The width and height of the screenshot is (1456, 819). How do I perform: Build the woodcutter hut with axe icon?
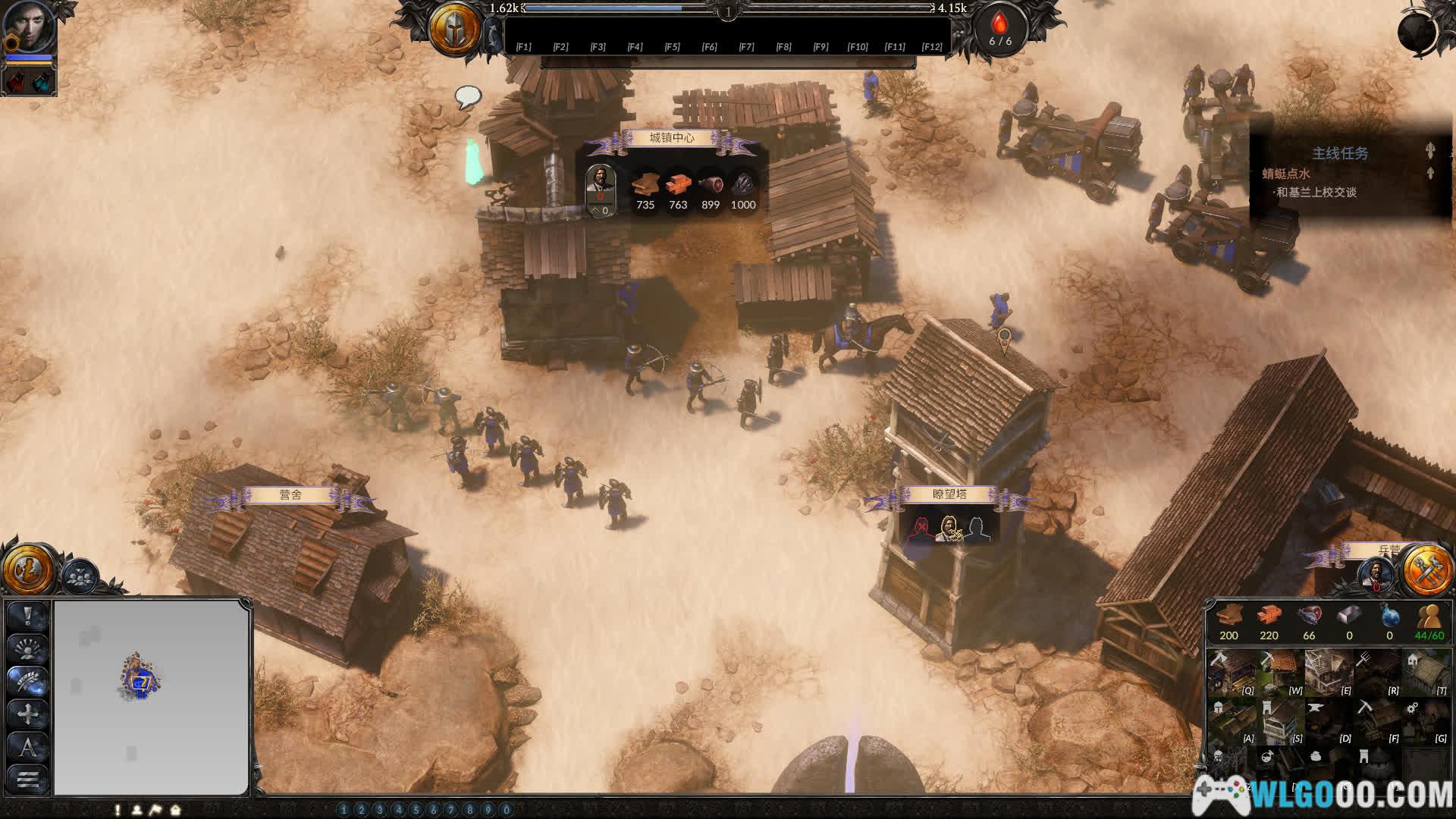point(1231,672)
